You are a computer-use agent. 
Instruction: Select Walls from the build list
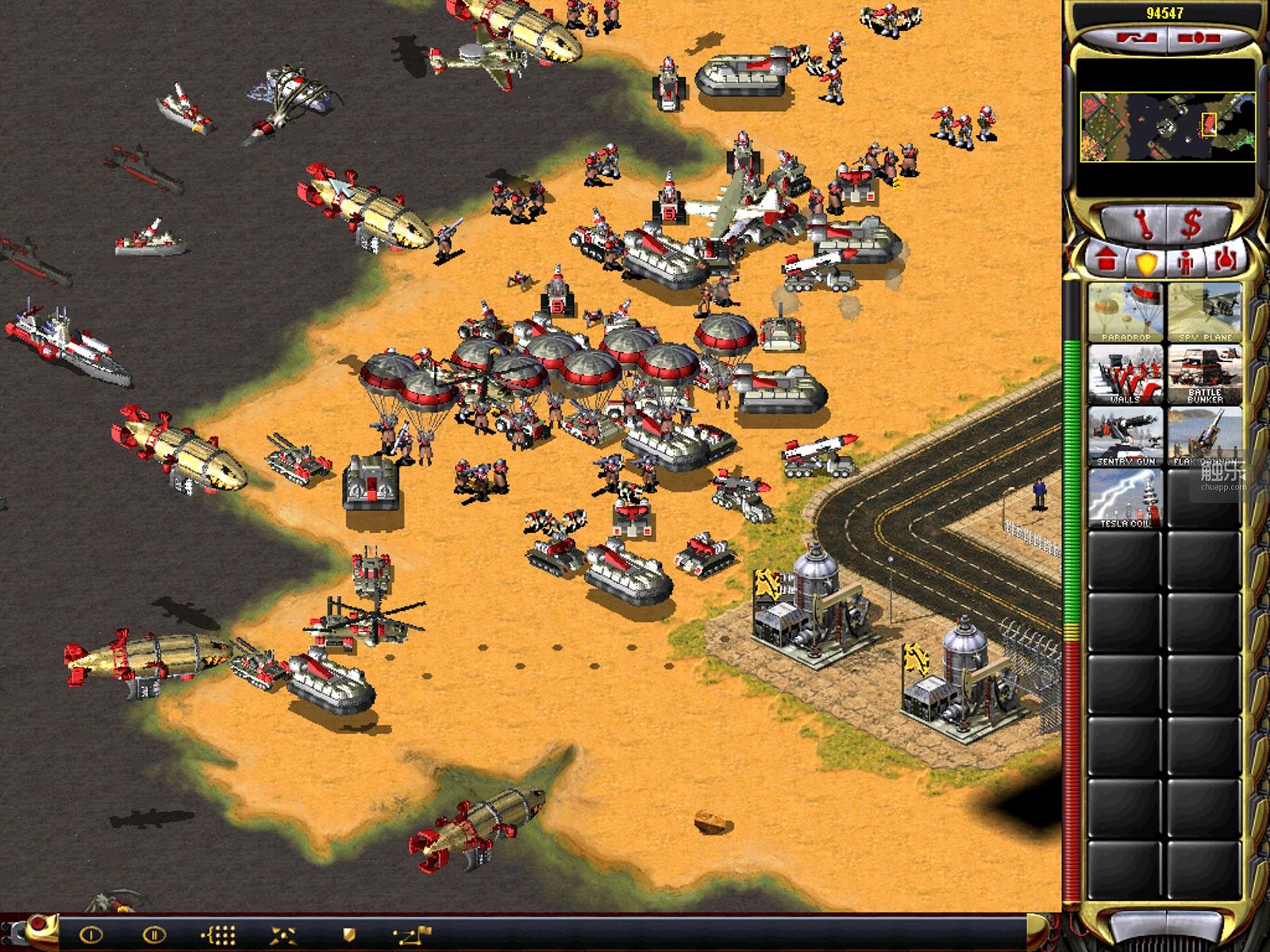[1124, 374]
